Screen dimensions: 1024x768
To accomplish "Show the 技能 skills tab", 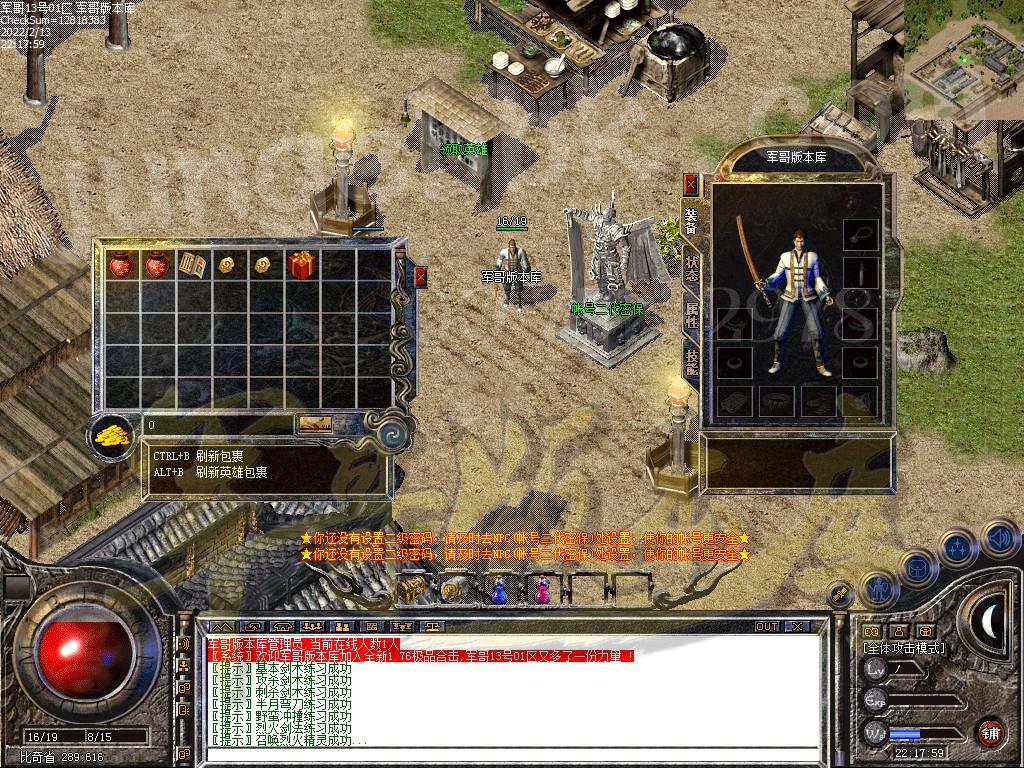I will click(690, 360).
